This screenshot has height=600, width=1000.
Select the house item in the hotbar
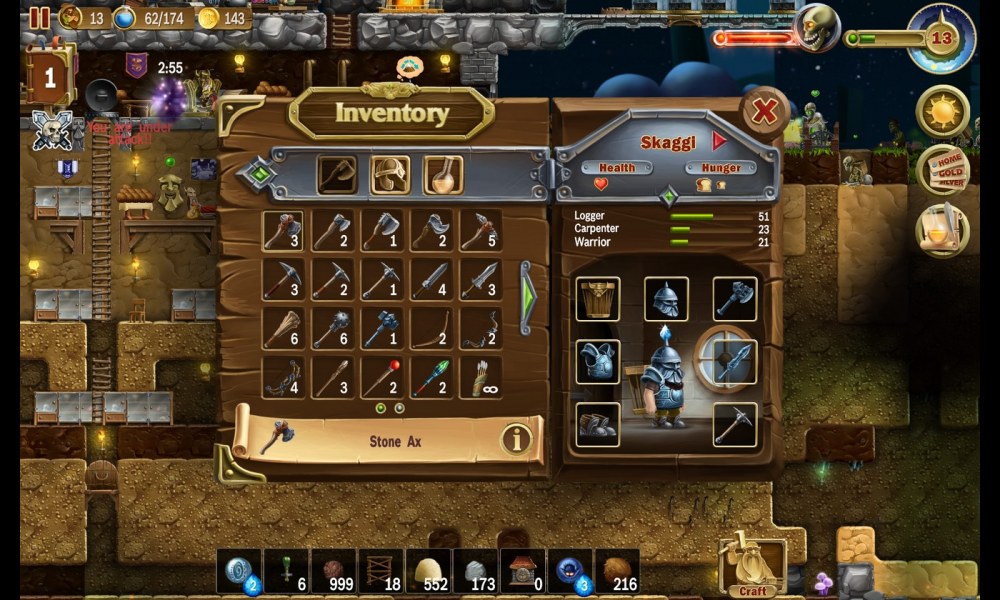[x=523, y=571]
